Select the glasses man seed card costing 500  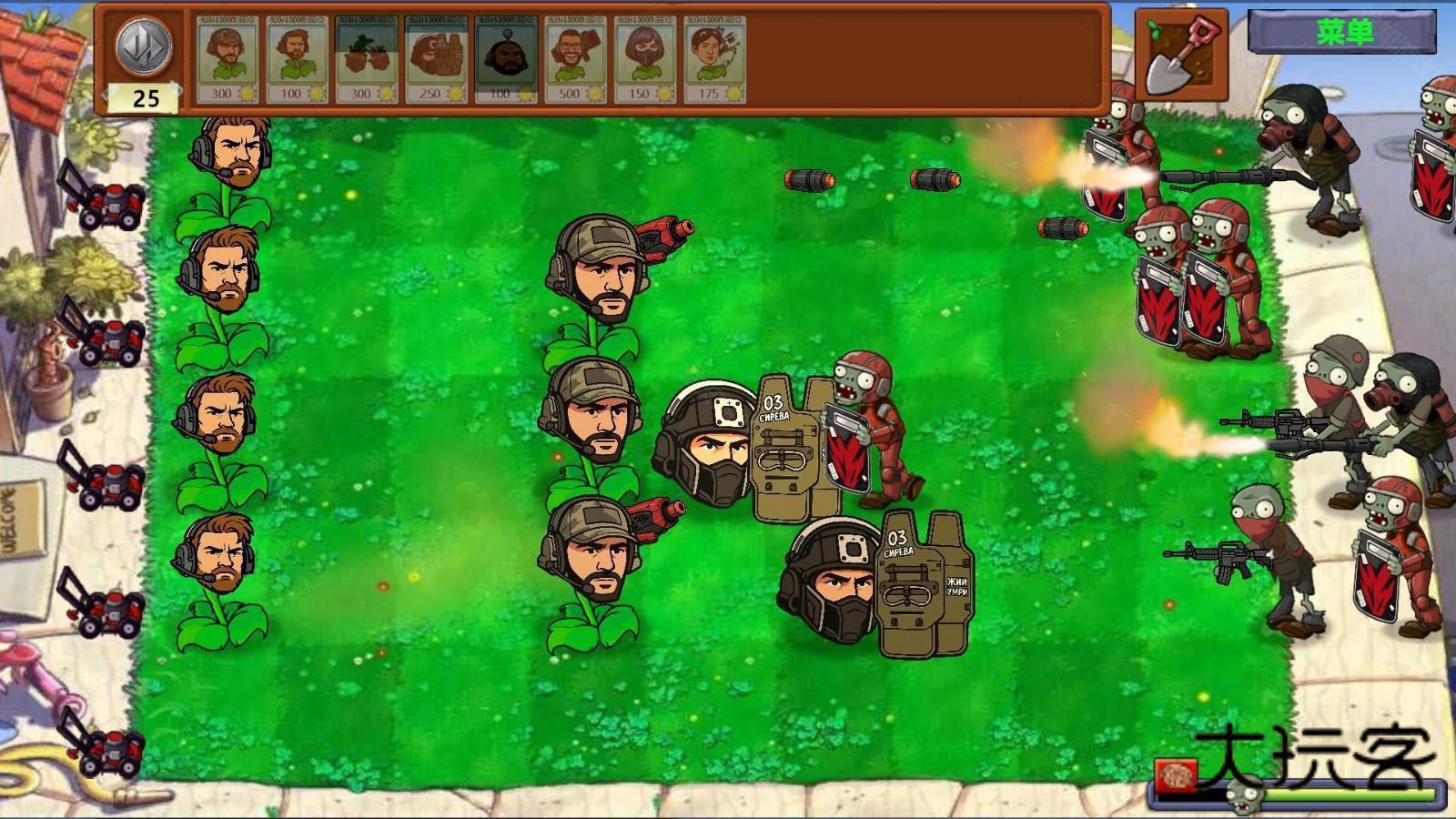575,59
